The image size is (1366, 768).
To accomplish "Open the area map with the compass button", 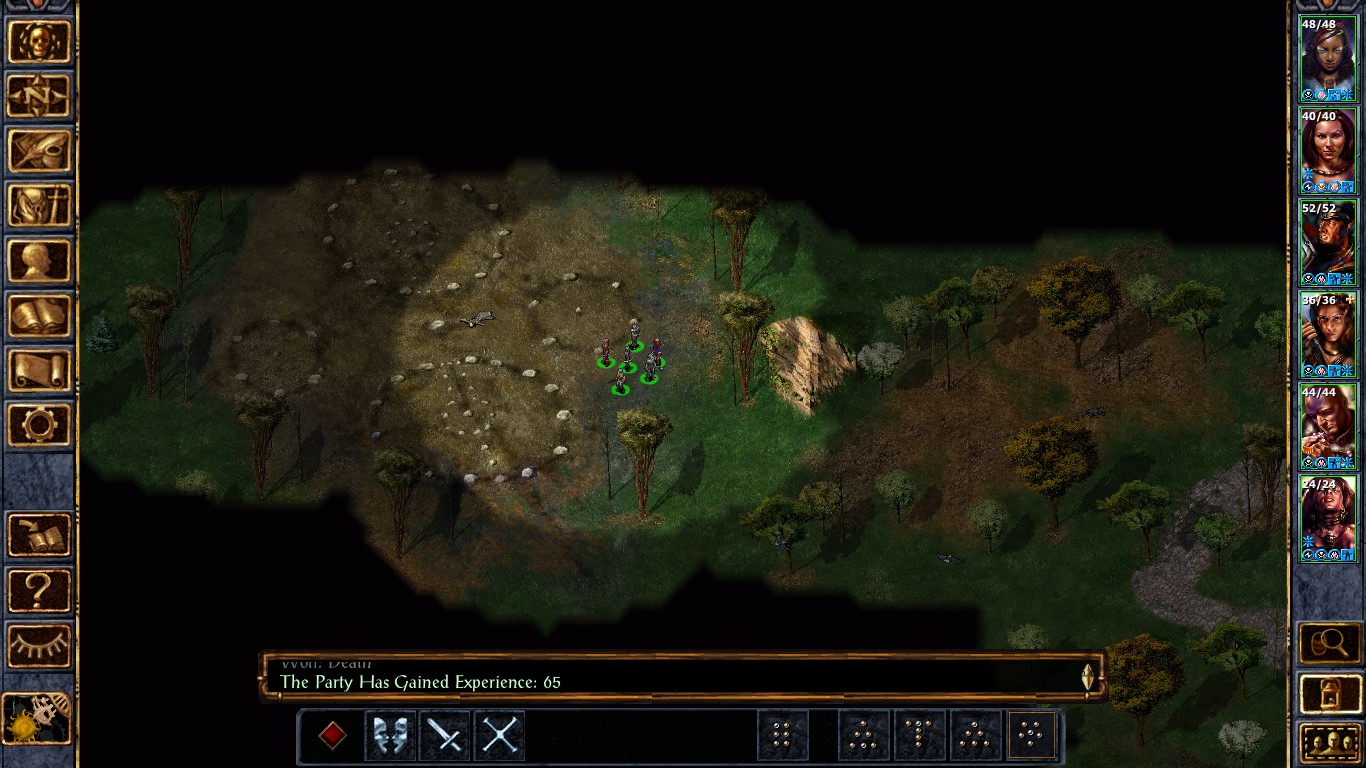I will [39, 97].
